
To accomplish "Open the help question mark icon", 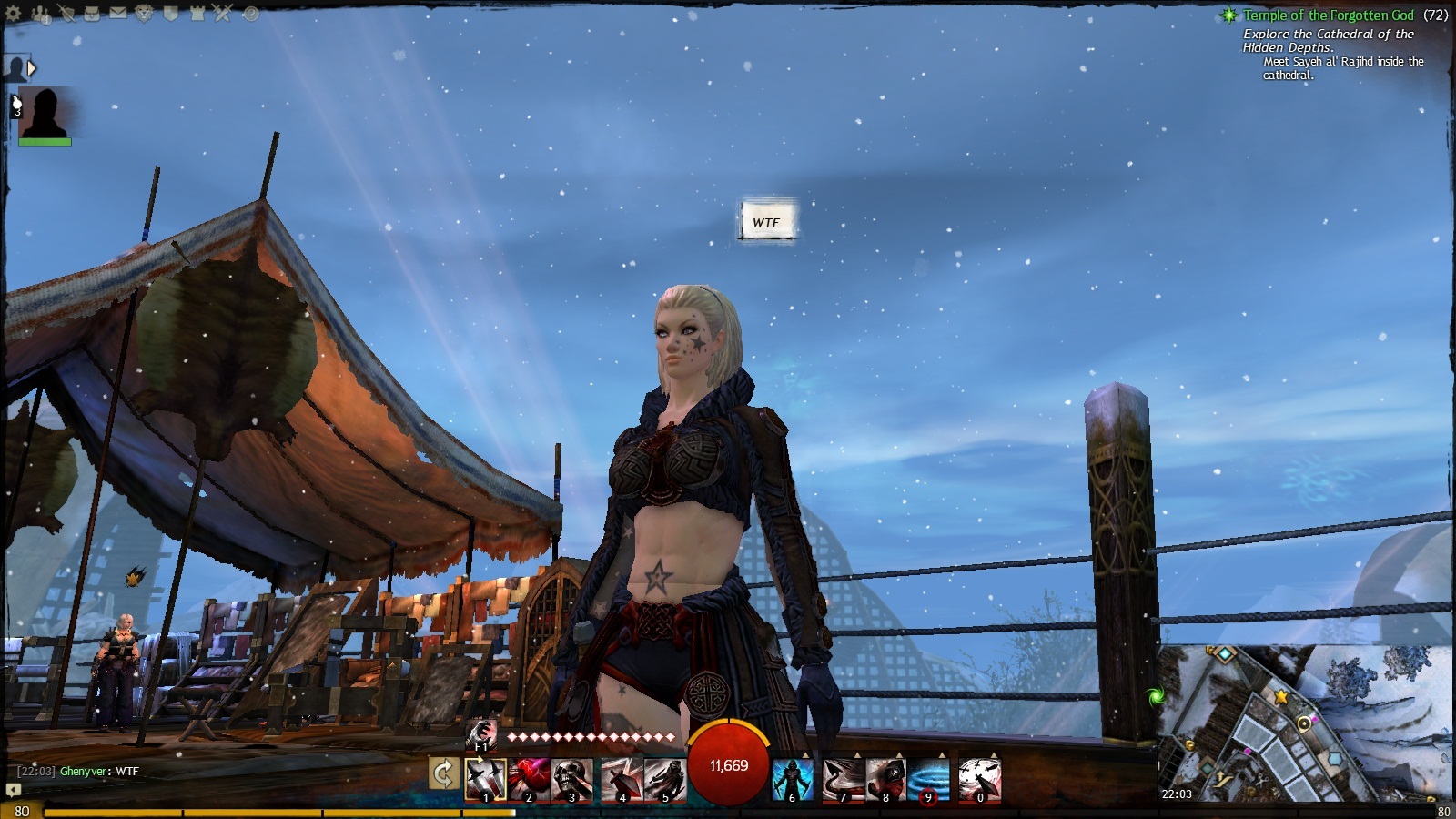I will 250,14.
